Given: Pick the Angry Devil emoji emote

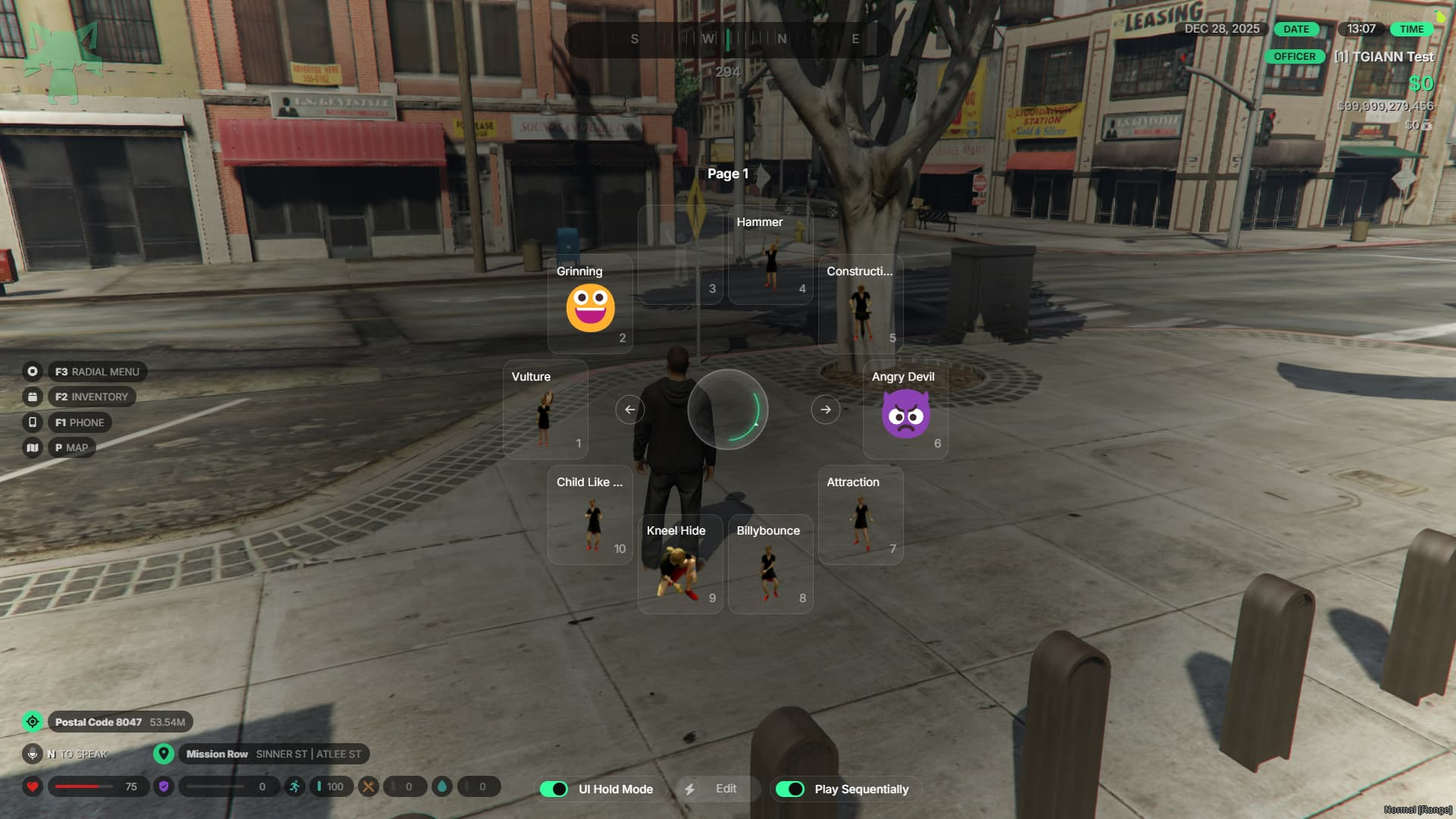Looking at the screenshot, I should (905, 409).
